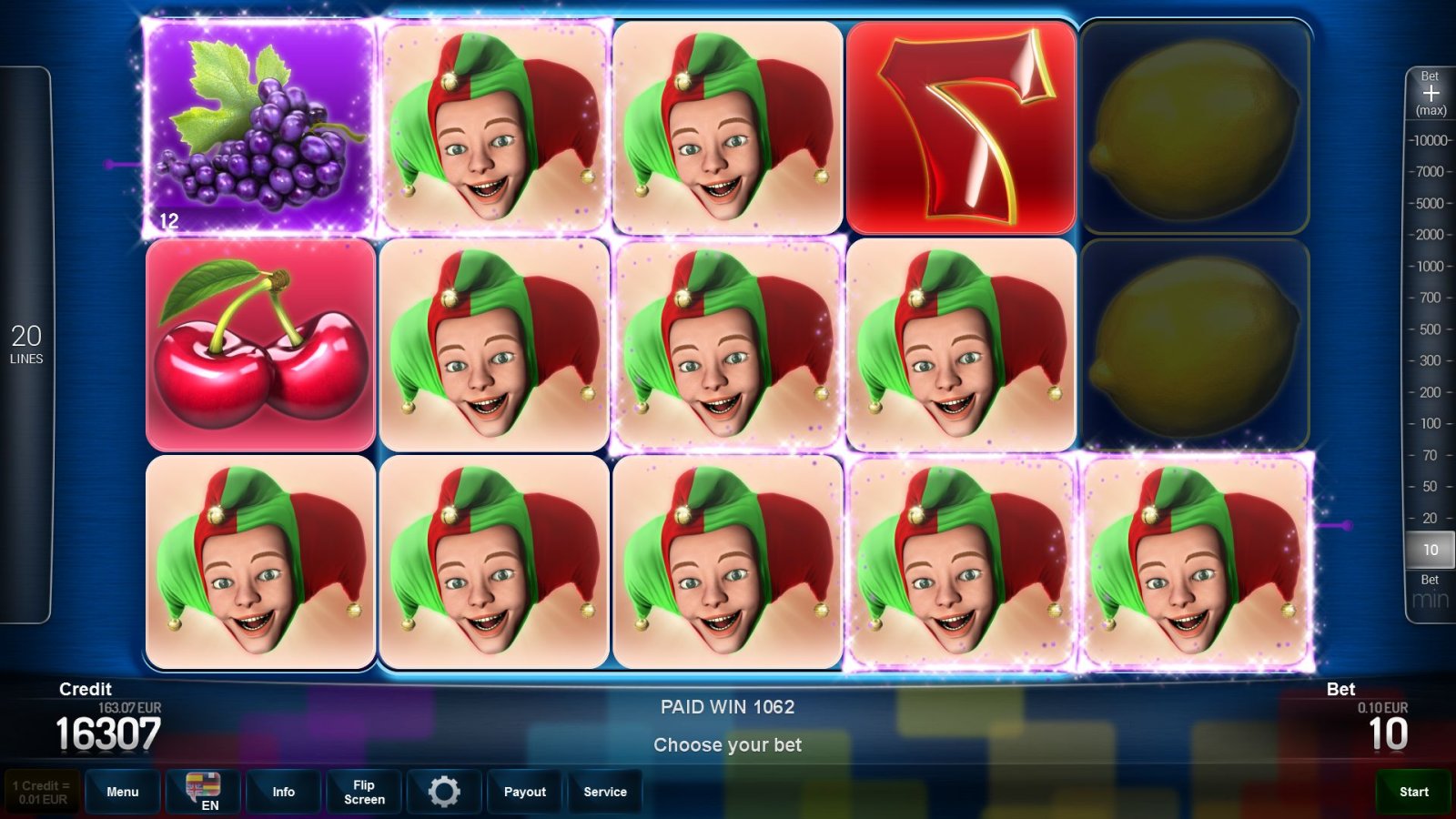
Task: Click the Choose your bet text
Action: (x=727, y=744)
